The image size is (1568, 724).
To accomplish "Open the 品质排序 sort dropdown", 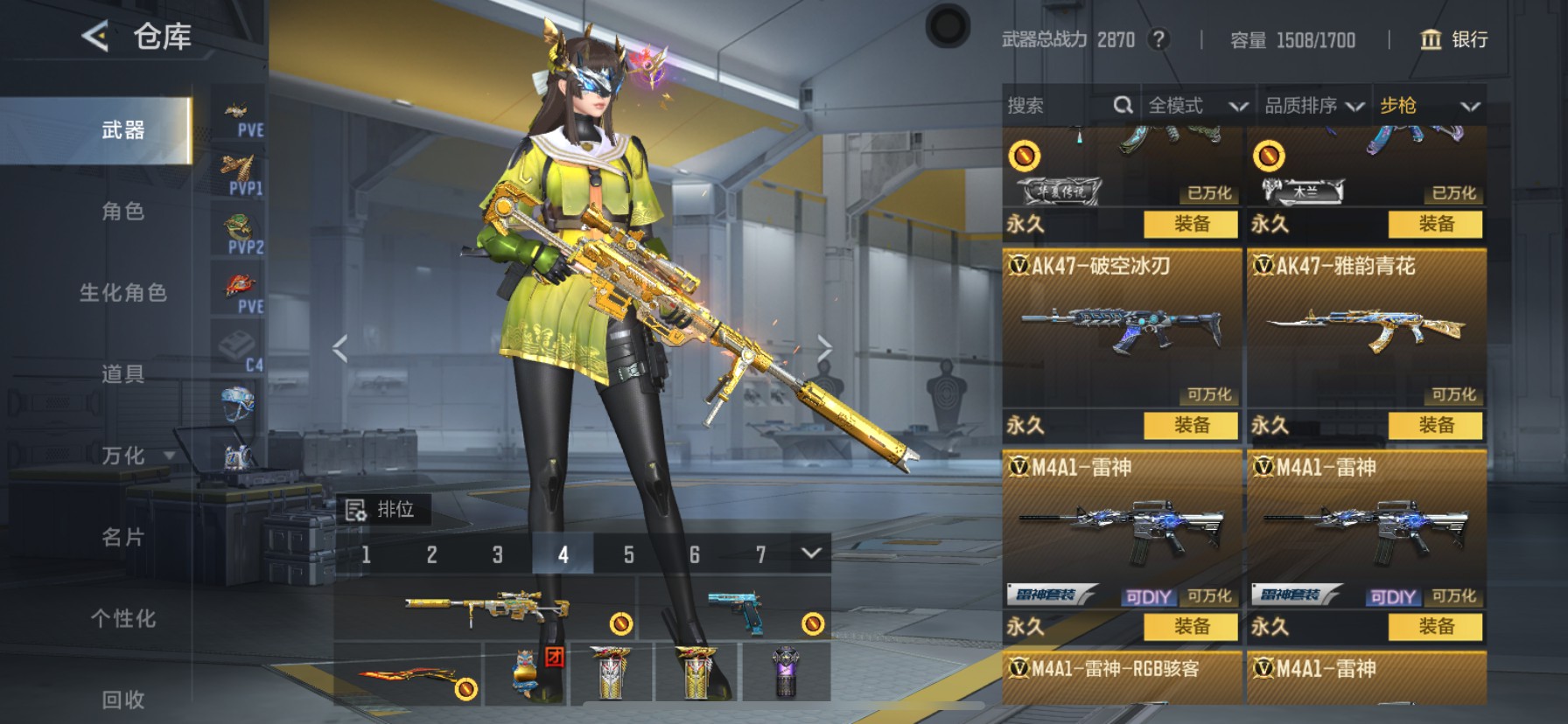I will 1313,106.
